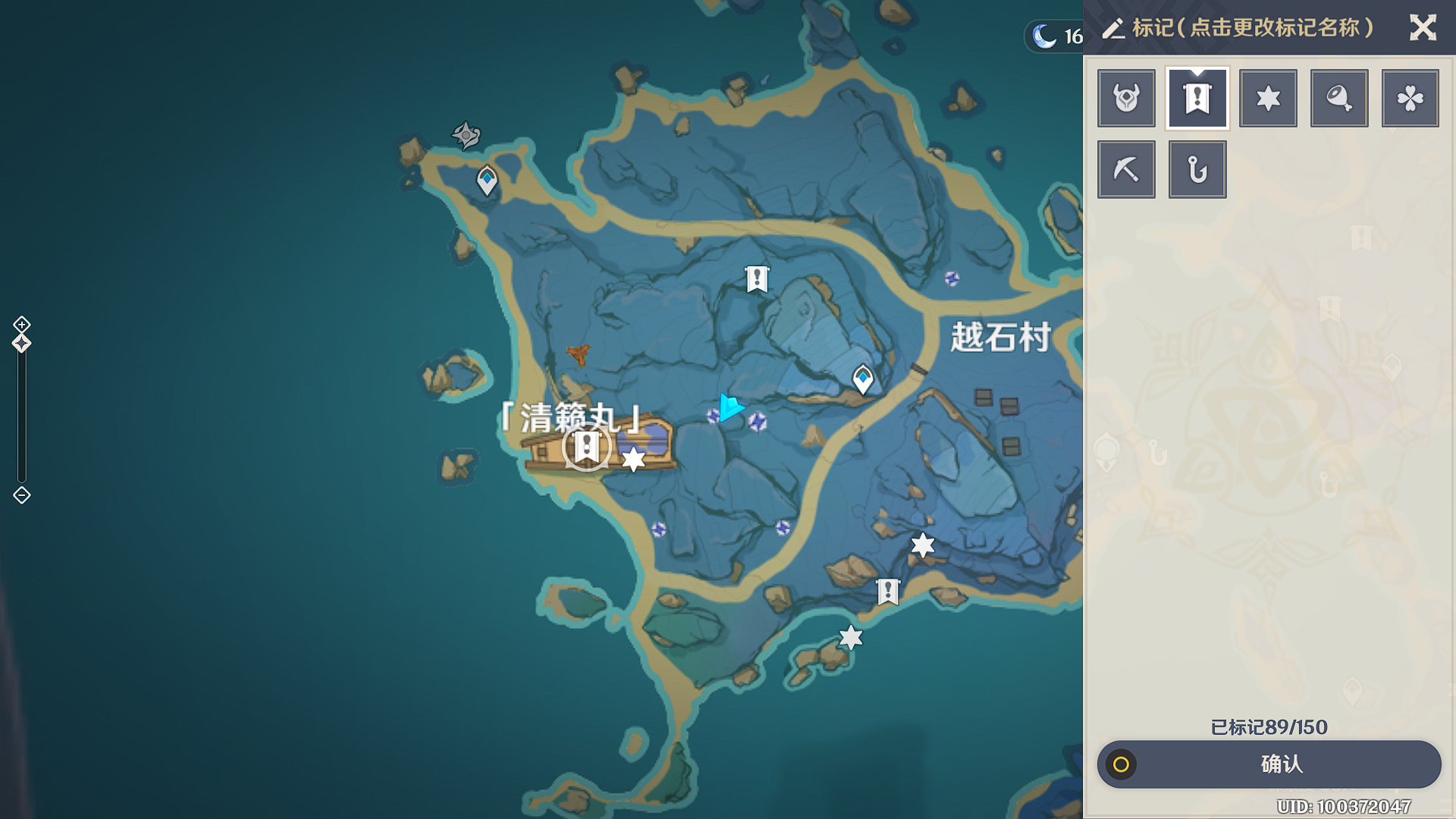Image resolution: width=1456 pixels, height=819 pixels.
Task: Click the statue icon at northwest tip
Action: tap(466, 135)
